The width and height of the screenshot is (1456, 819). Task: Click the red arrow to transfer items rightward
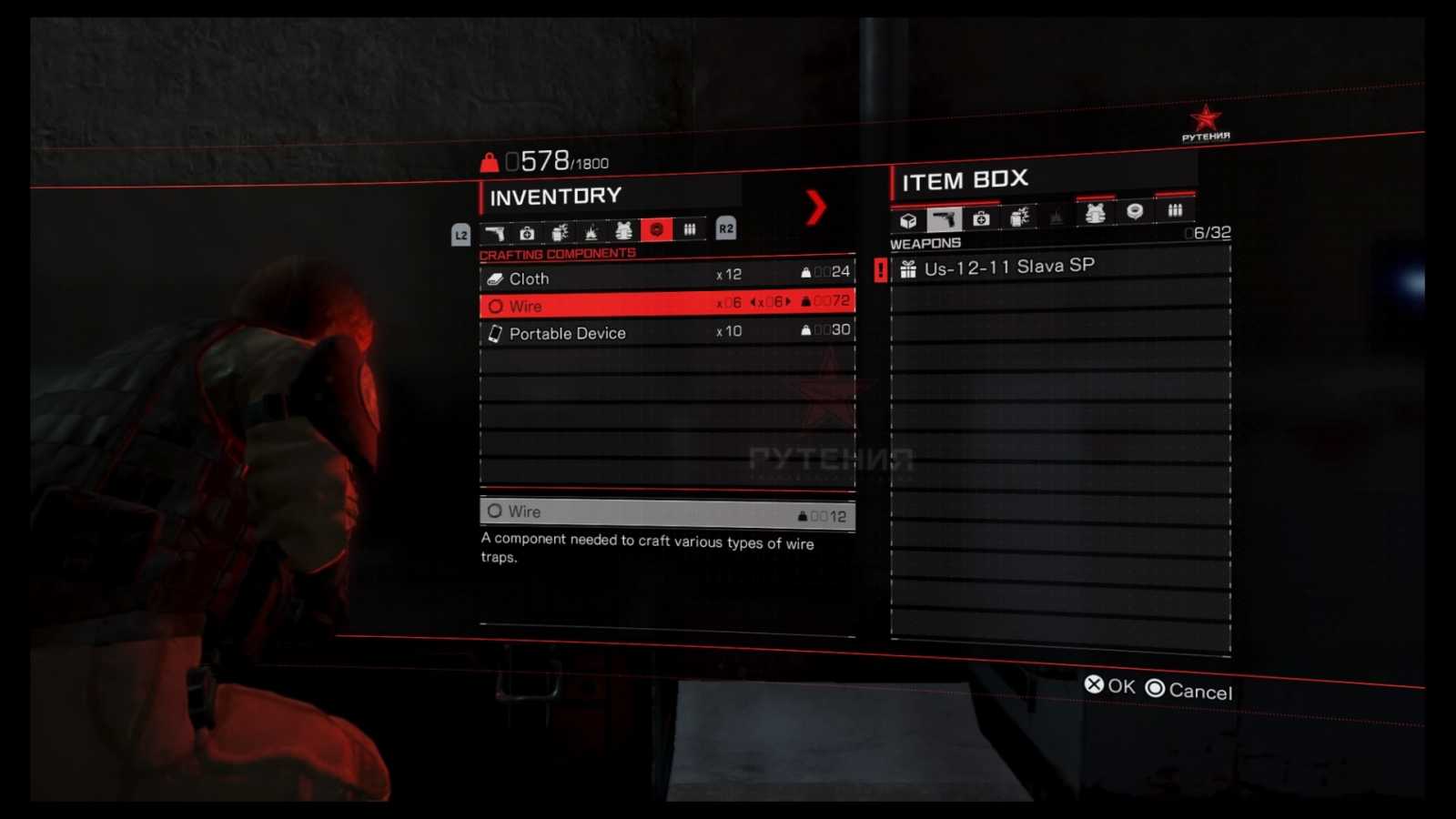(818, 207)
